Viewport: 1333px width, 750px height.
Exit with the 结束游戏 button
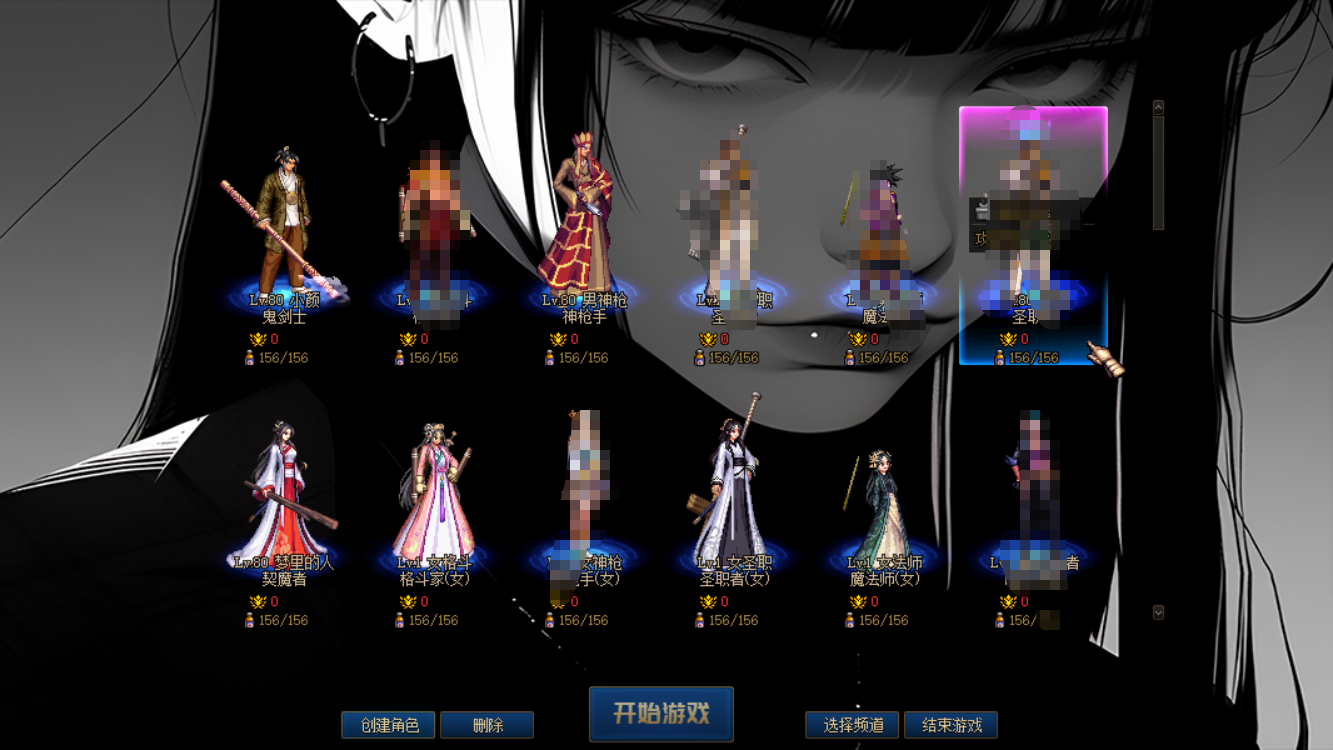click(951, 725)
